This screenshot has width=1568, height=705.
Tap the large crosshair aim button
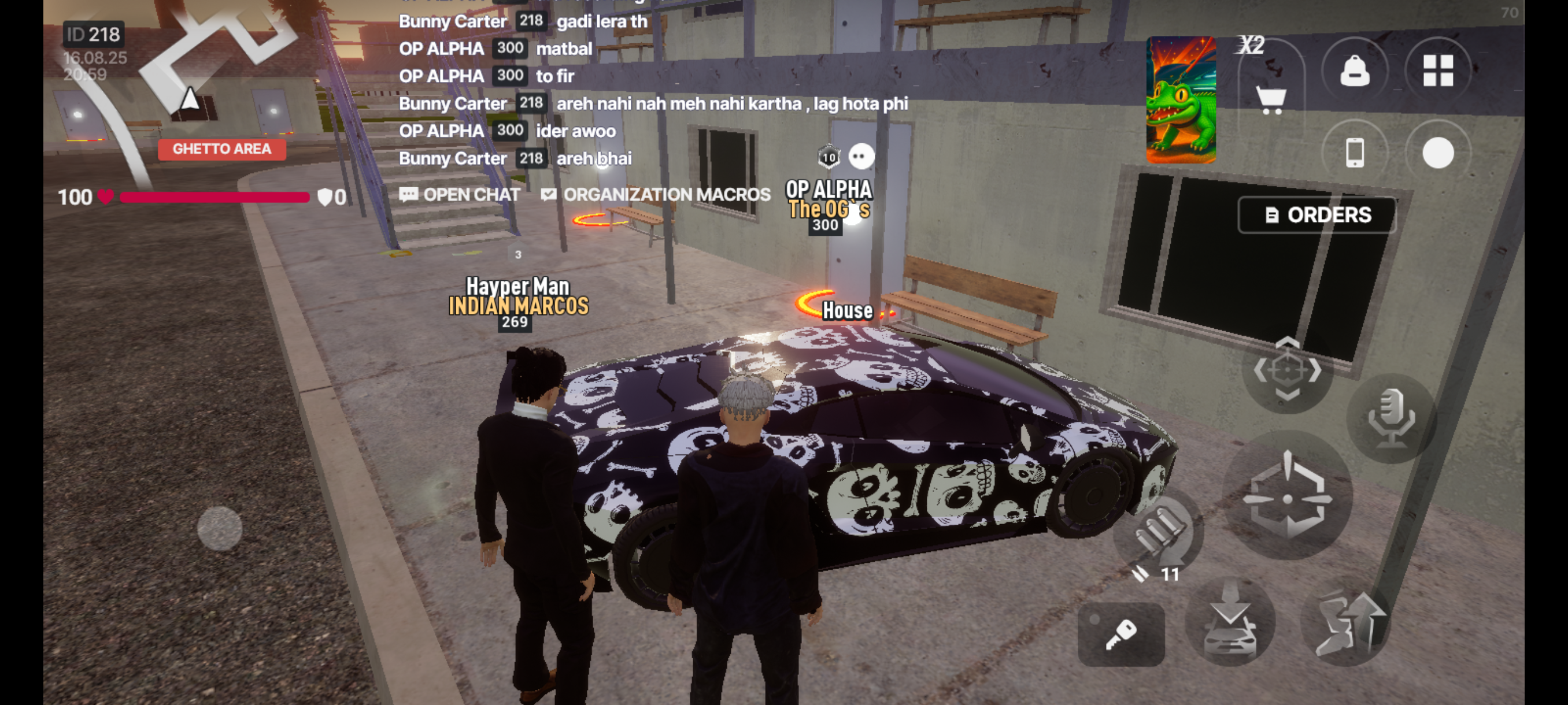pyautogui.click(x=1288, y=496)
